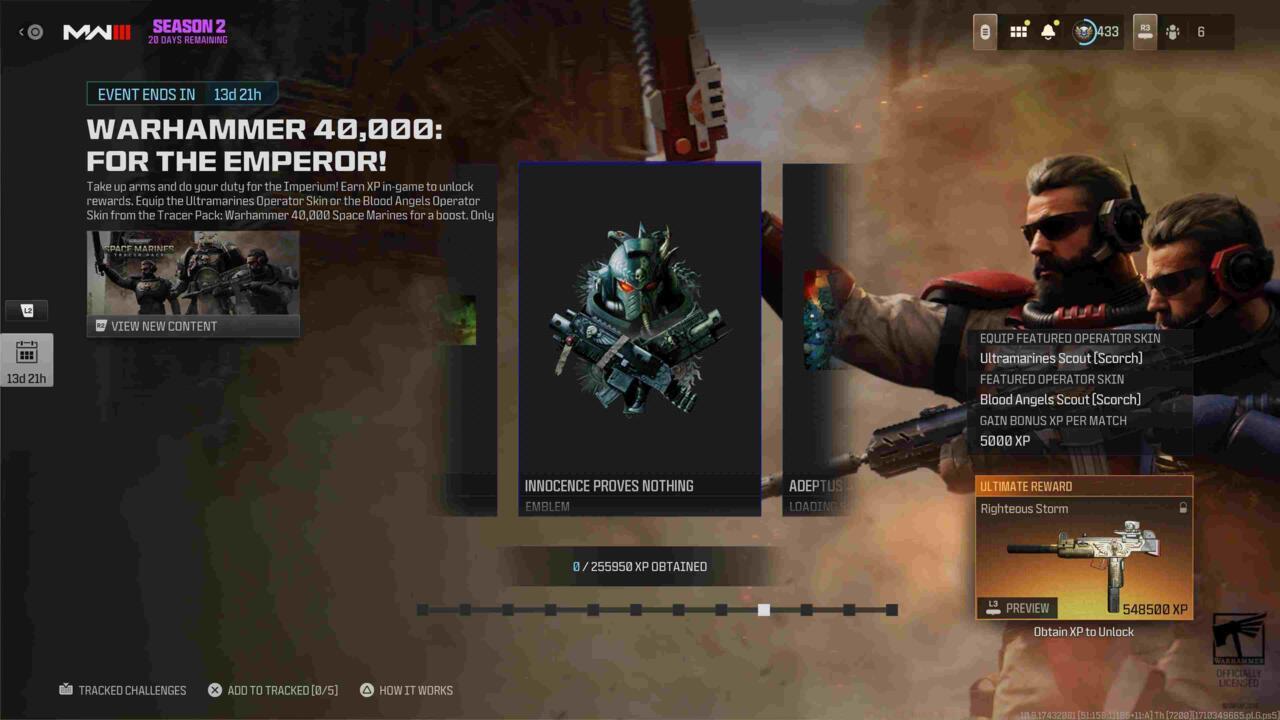1280x720 pixels.
Task: Open the notifications bell
Action: pos(1048,32)
